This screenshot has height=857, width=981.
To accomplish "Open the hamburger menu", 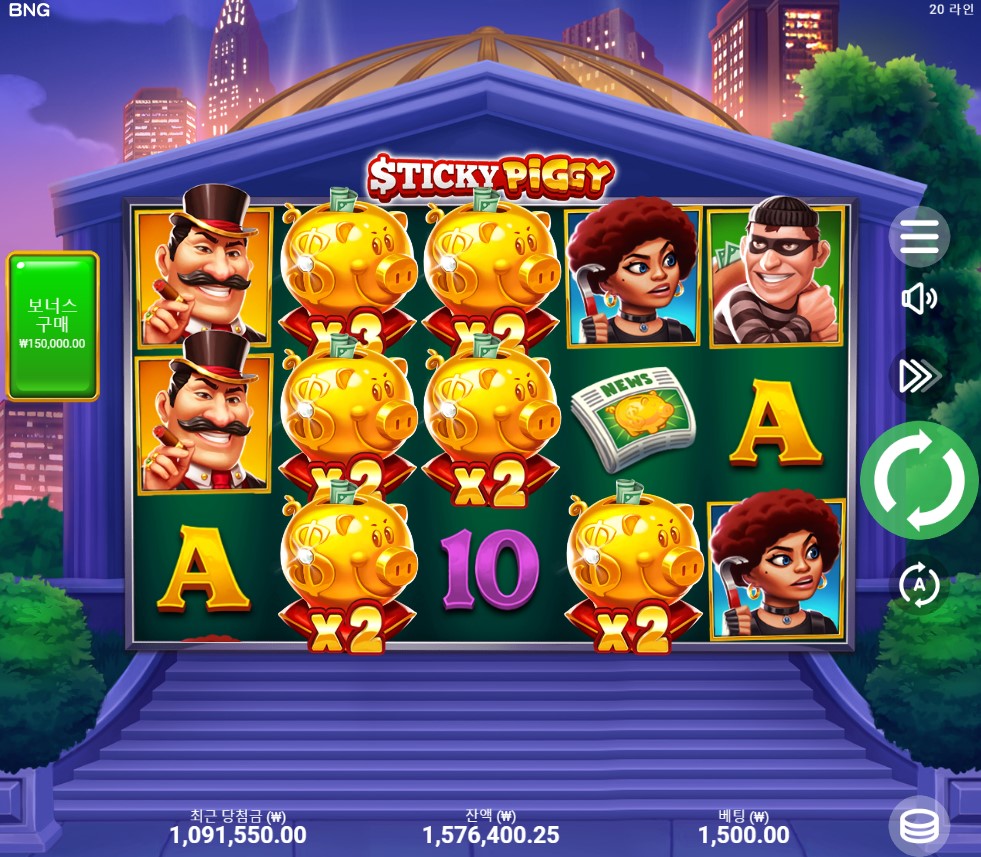I will pos(919,236).
